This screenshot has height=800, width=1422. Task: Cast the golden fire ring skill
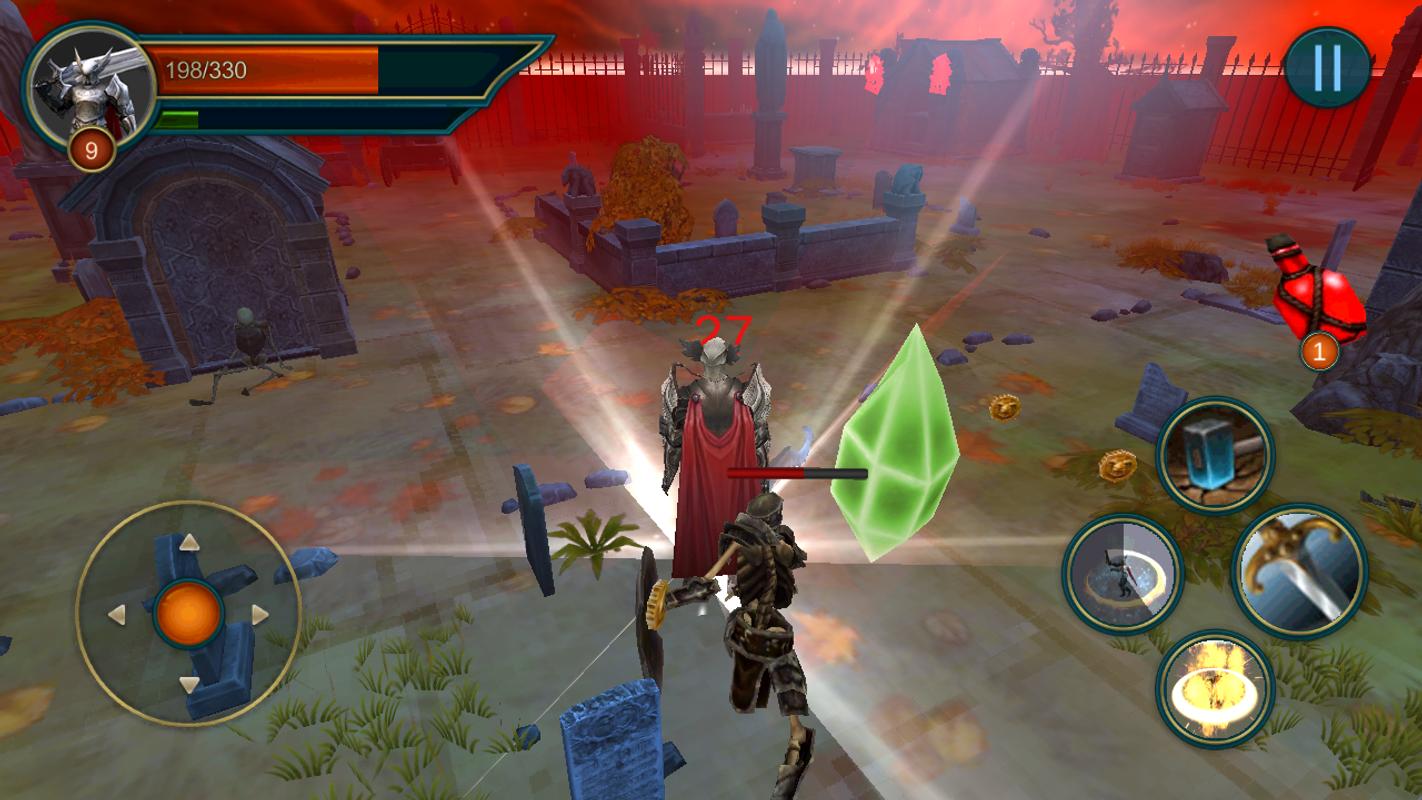(x=1215, y=688)
